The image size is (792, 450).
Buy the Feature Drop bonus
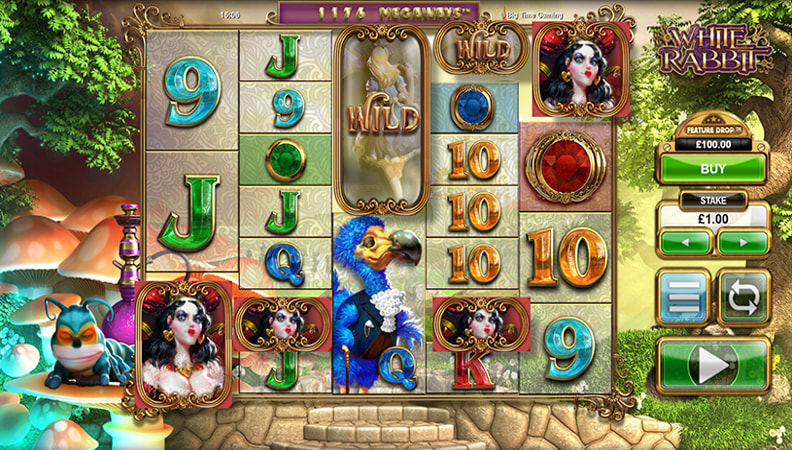pyautogui.click(x=713, y=169)
